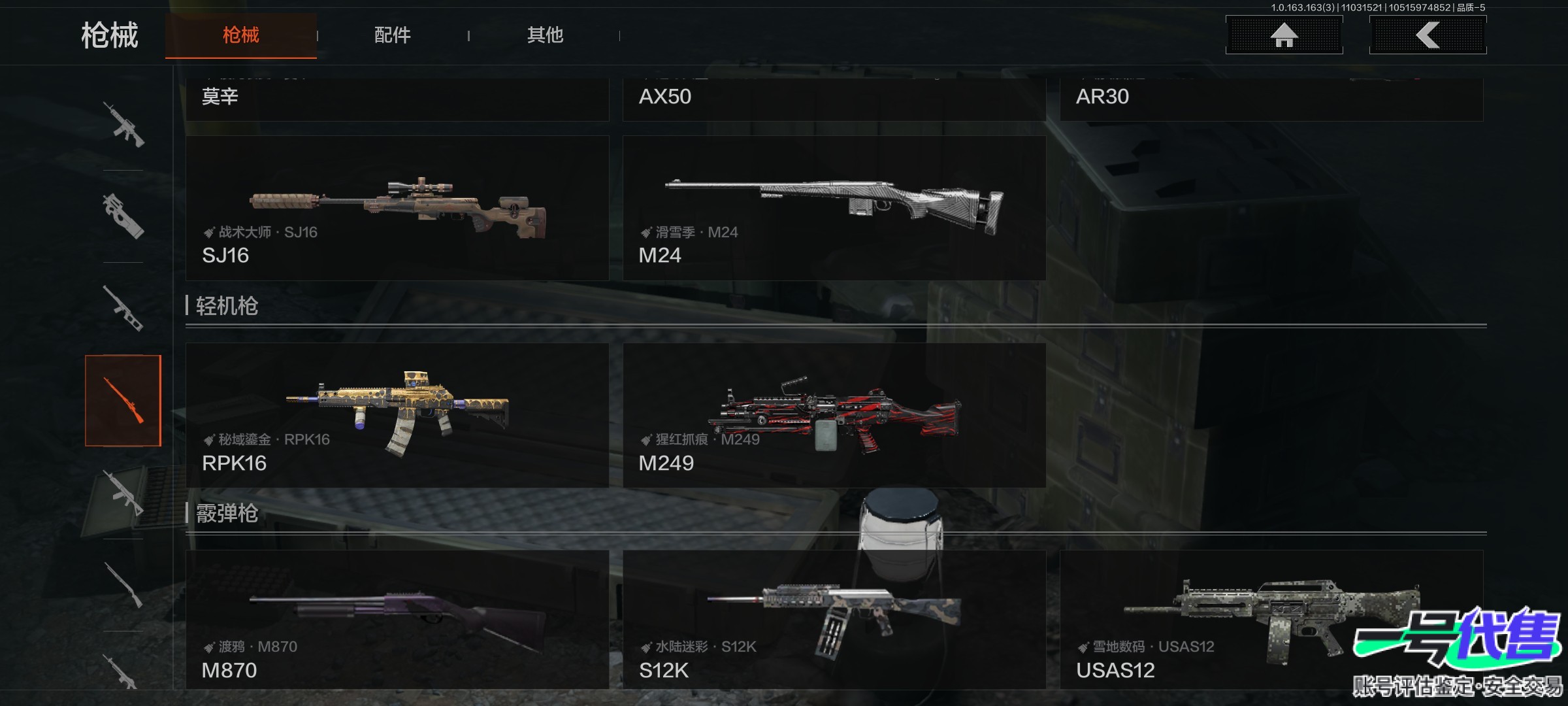Pick the gold RPK16 machine gun

click(397, 415)
